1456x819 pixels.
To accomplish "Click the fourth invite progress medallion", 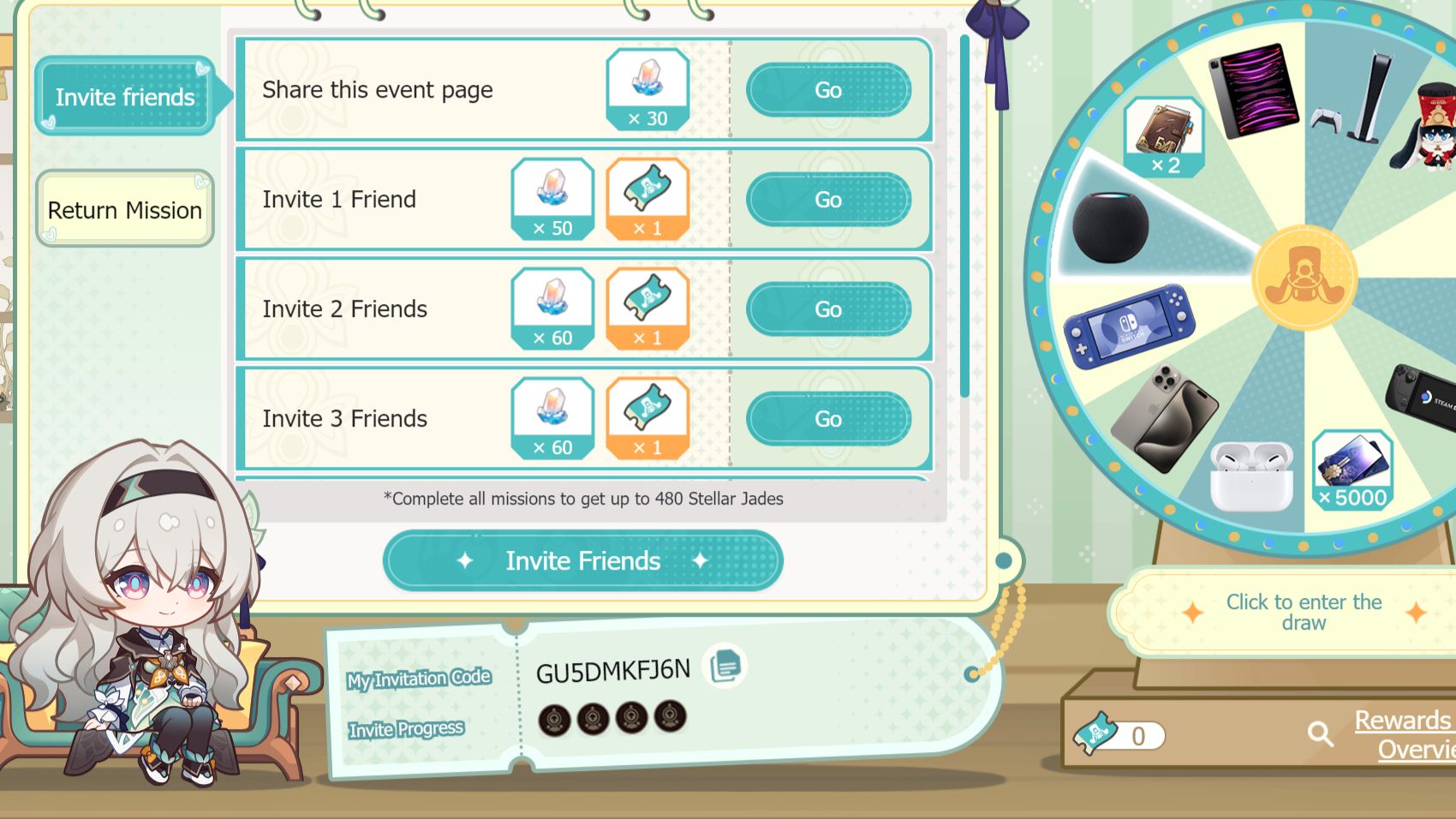I will [x=668, y=719].
